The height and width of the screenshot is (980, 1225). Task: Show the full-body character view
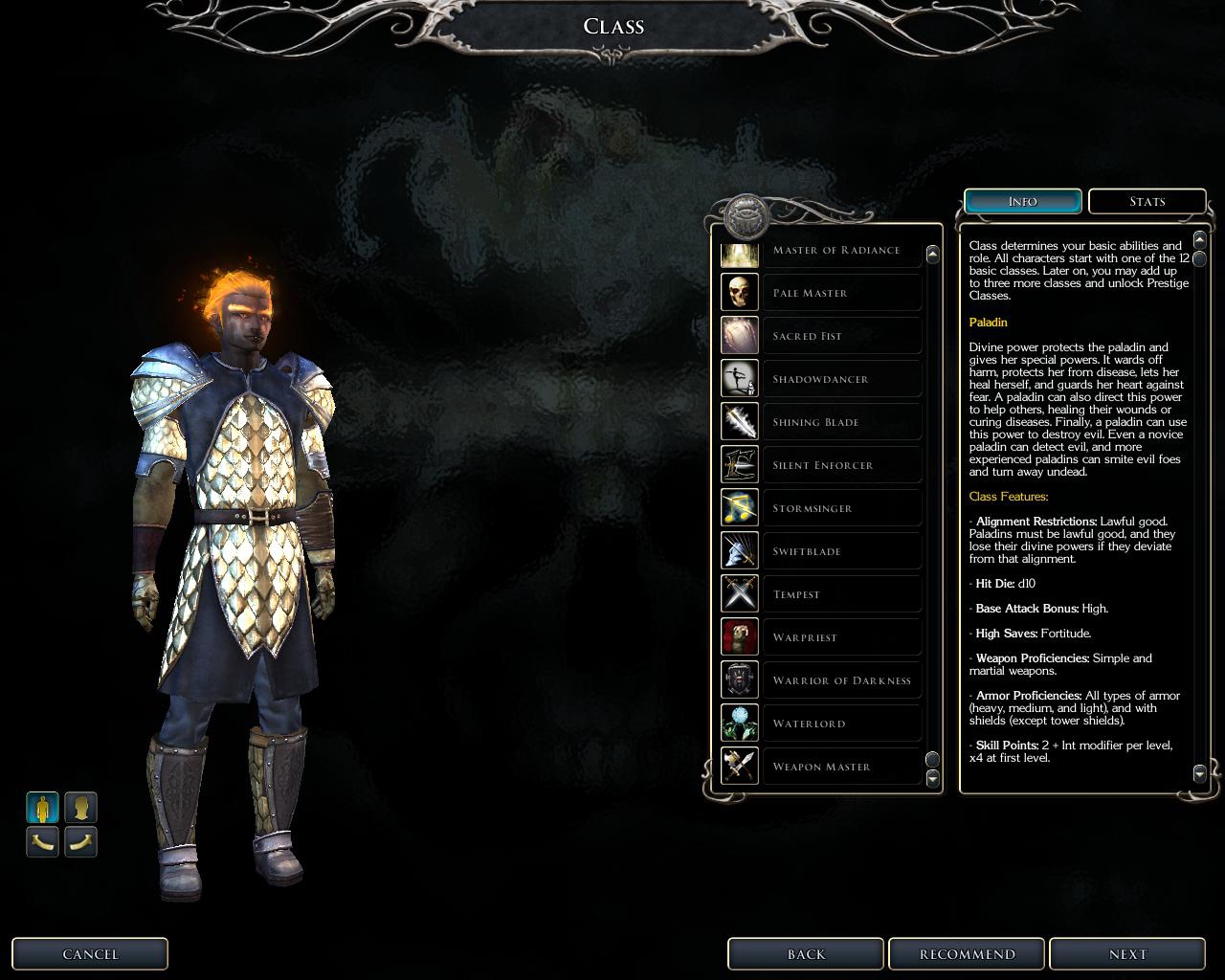point(42,808)
